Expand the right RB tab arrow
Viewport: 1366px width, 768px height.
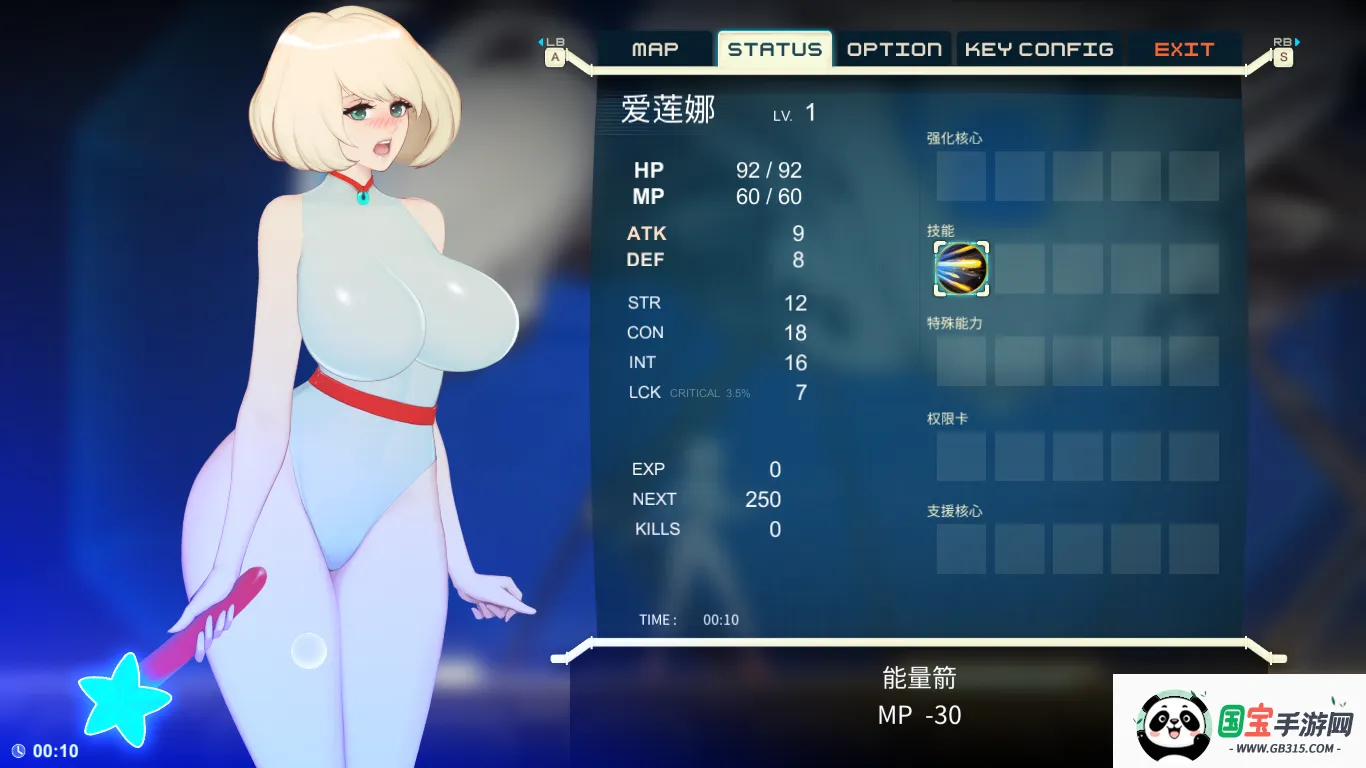(1297, 42)
